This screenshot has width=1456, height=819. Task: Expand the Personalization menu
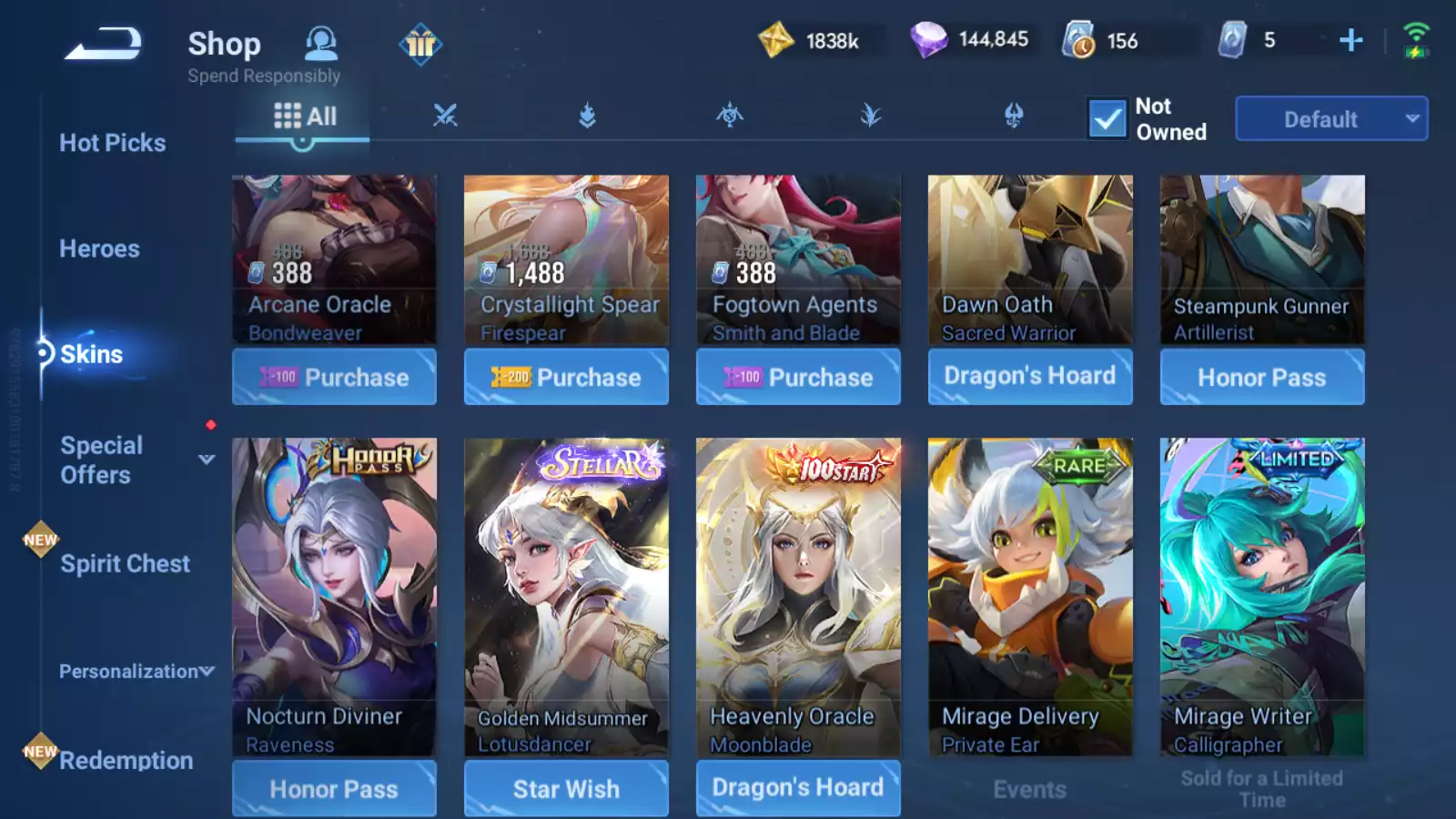click(136, 672)
